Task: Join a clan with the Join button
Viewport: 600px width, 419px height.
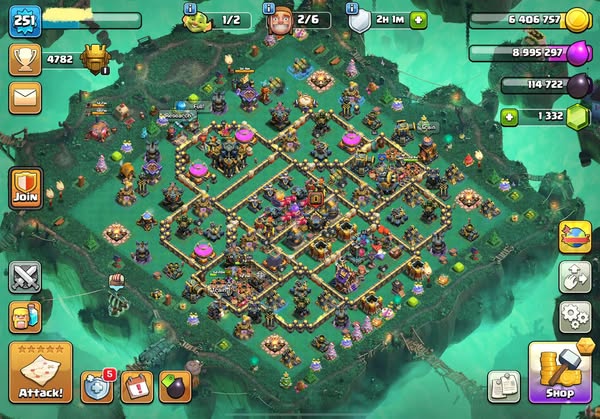Action: pyautogui.click(x=25, y=190)
